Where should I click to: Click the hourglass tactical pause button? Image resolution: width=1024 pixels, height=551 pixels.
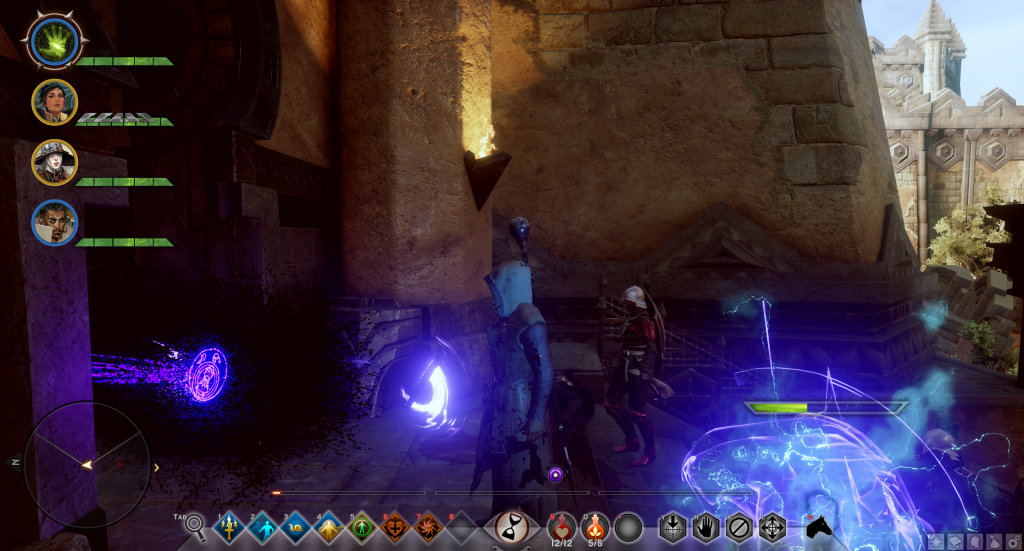point(511,526)
